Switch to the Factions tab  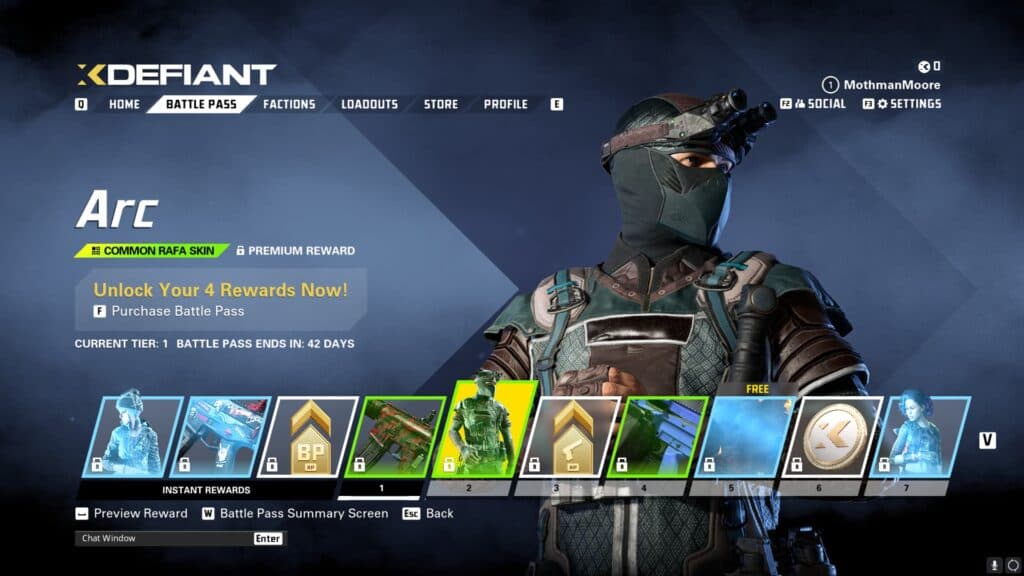(289, 104)
